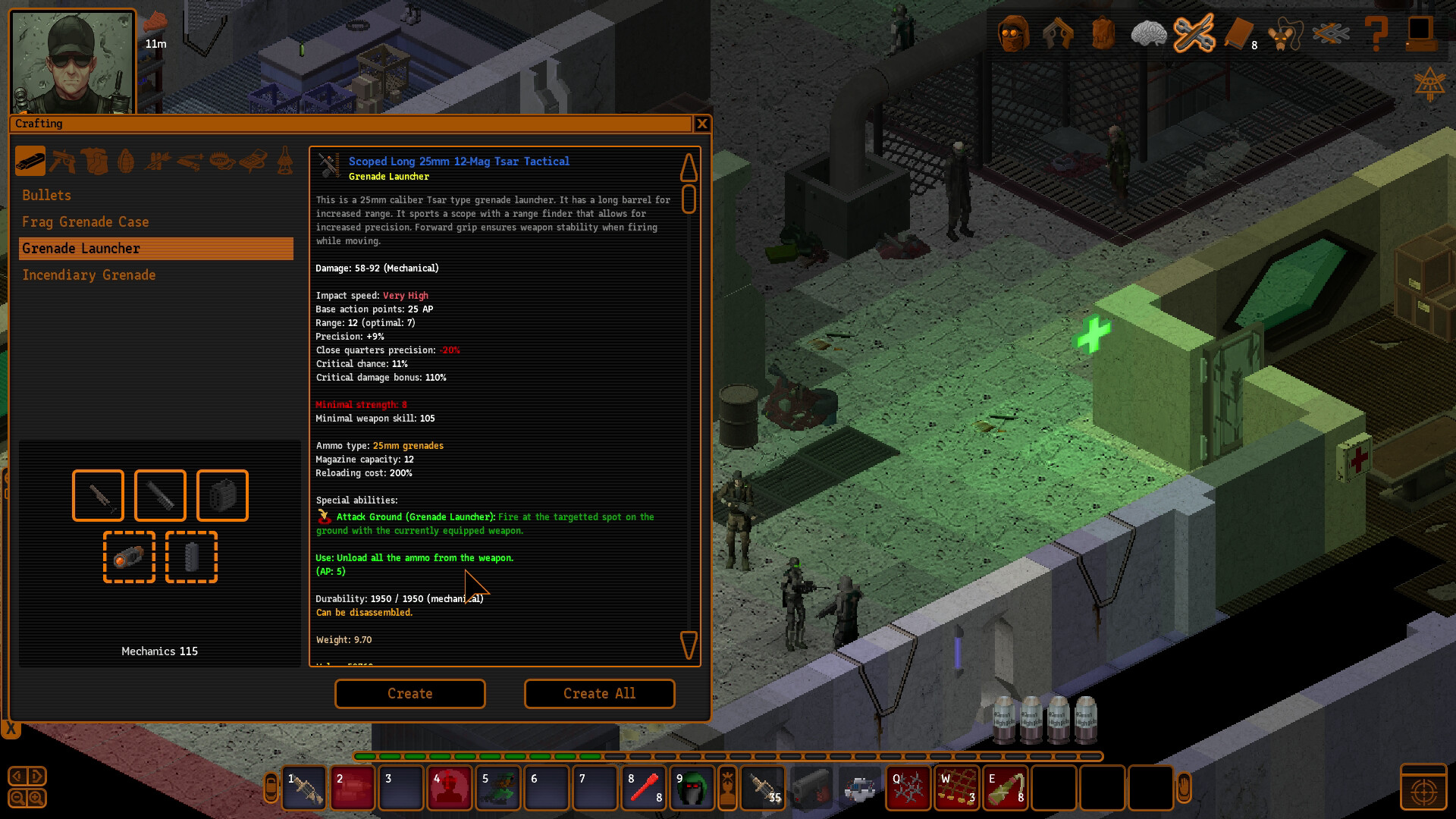
Task: Open the inventory backpack icon
Action: [x=1102, y=34]
